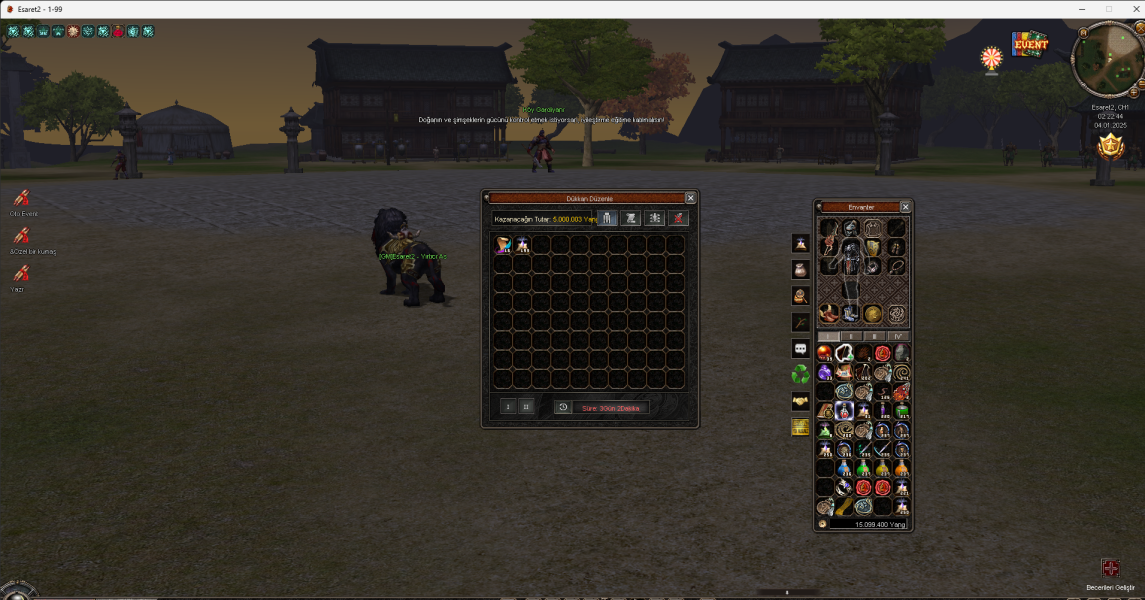Open the chat bubble side icon
The width and height of the screenshot is (1145, 600).
(800, 348)
